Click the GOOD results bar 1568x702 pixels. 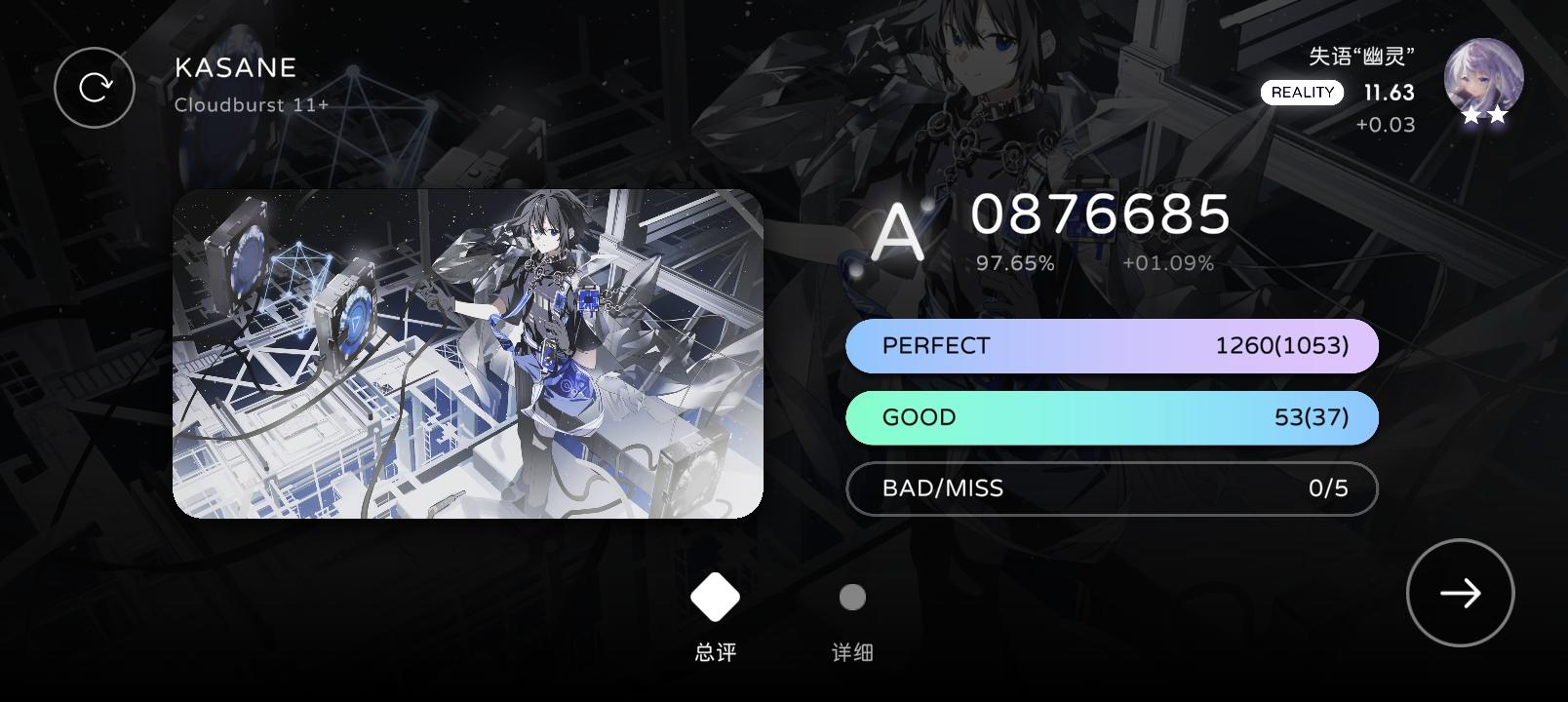(1112, 417)
